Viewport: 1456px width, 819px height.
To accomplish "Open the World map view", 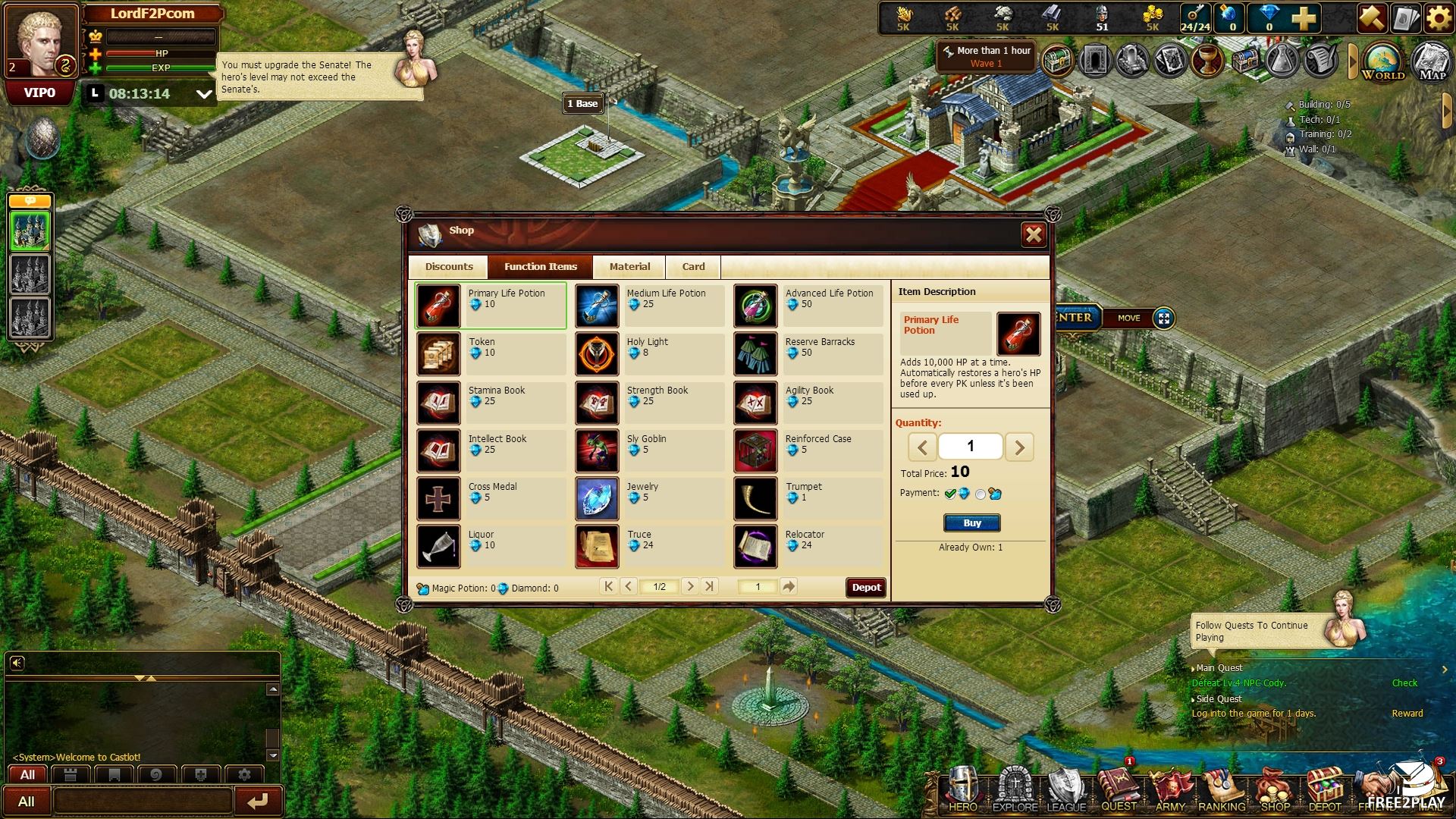I will pos(1383,61).
